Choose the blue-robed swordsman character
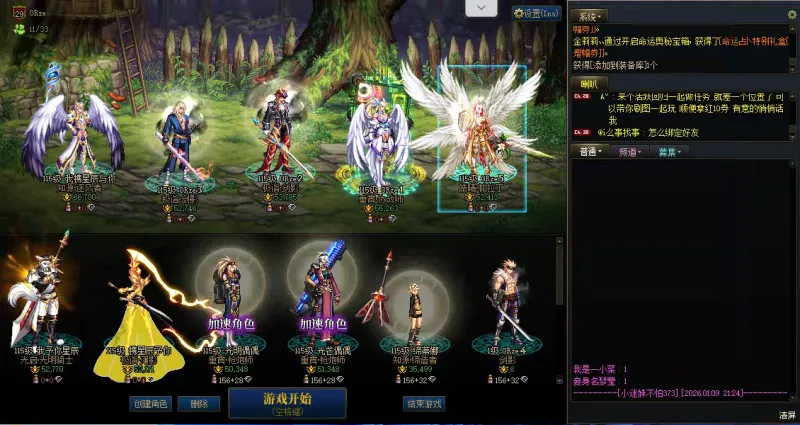This screenshot has width=800, height=425. pyautogui.click(x=181, y=140)
